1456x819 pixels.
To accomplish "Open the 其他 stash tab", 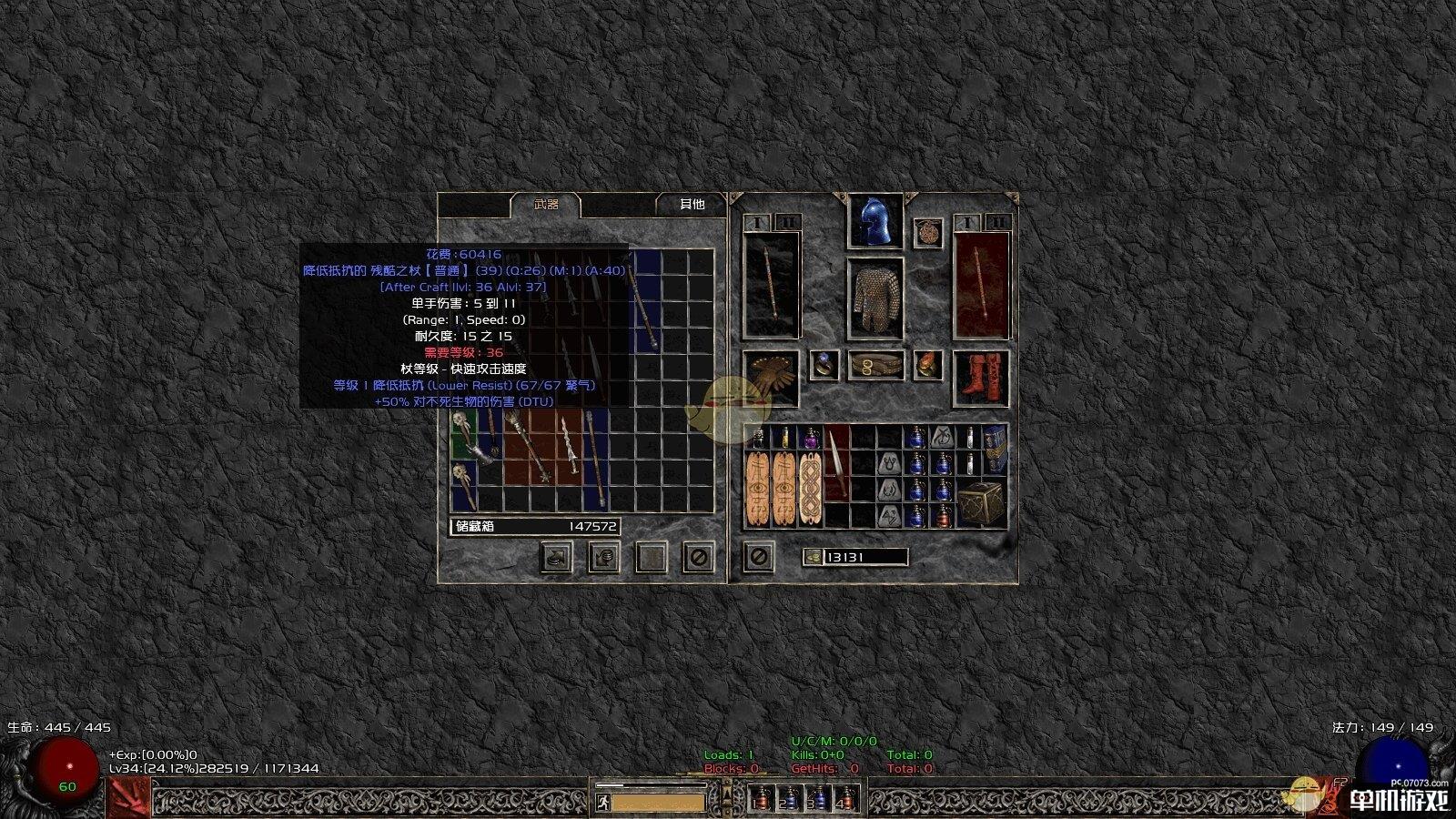I will click(692, 205).
